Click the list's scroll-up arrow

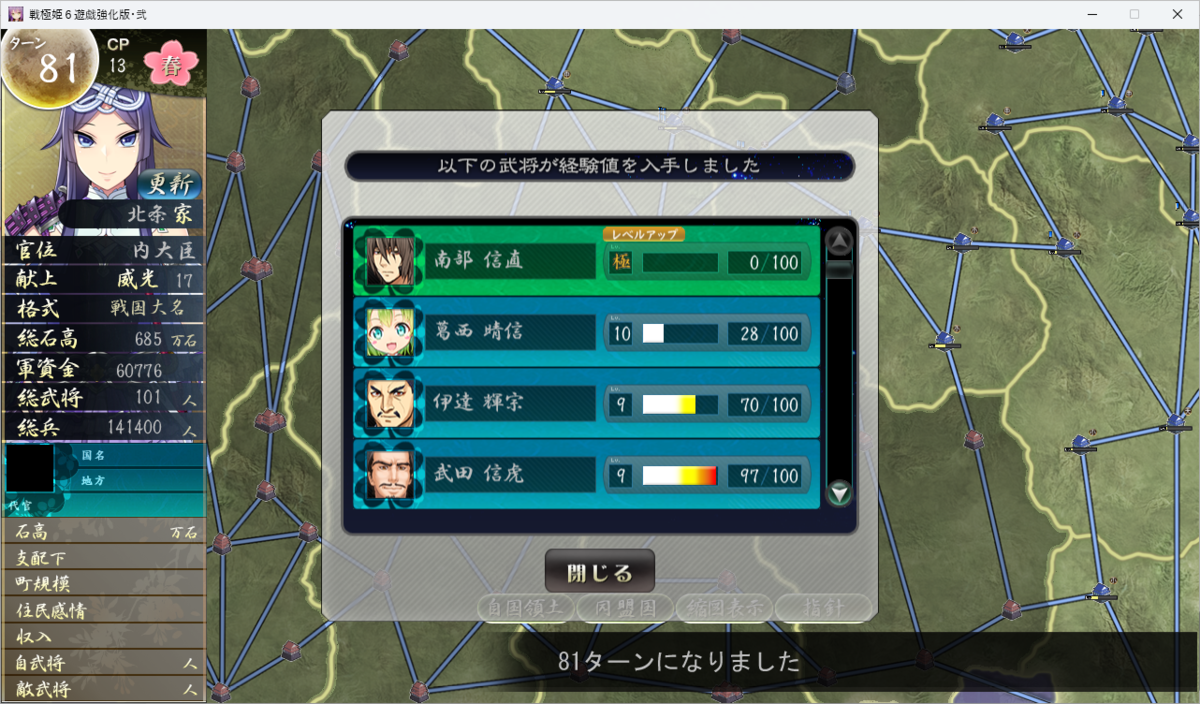839,241
